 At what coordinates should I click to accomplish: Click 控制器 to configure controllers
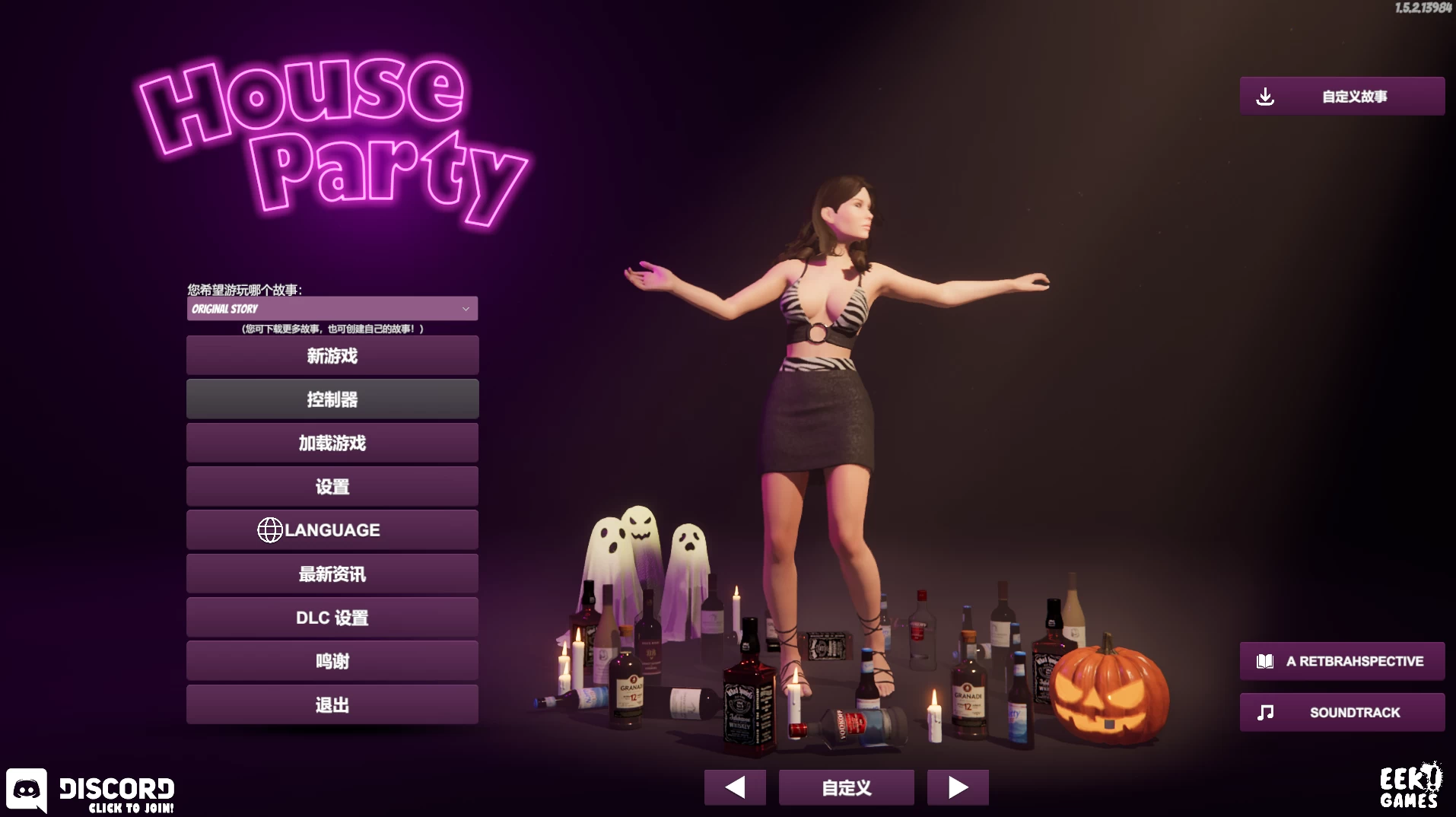click(332, 399)
